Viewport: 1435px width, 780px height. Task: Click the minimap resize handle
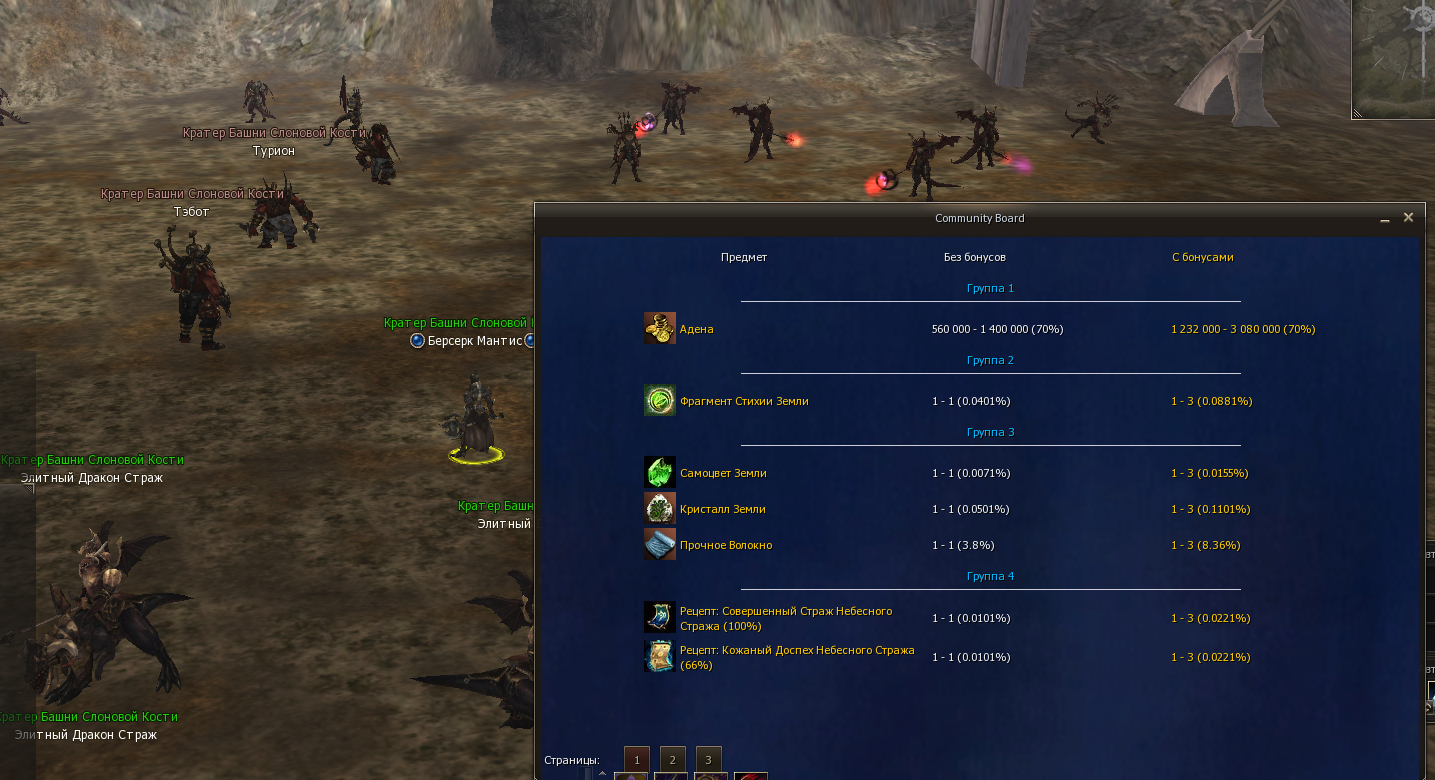coord(1358,113)
